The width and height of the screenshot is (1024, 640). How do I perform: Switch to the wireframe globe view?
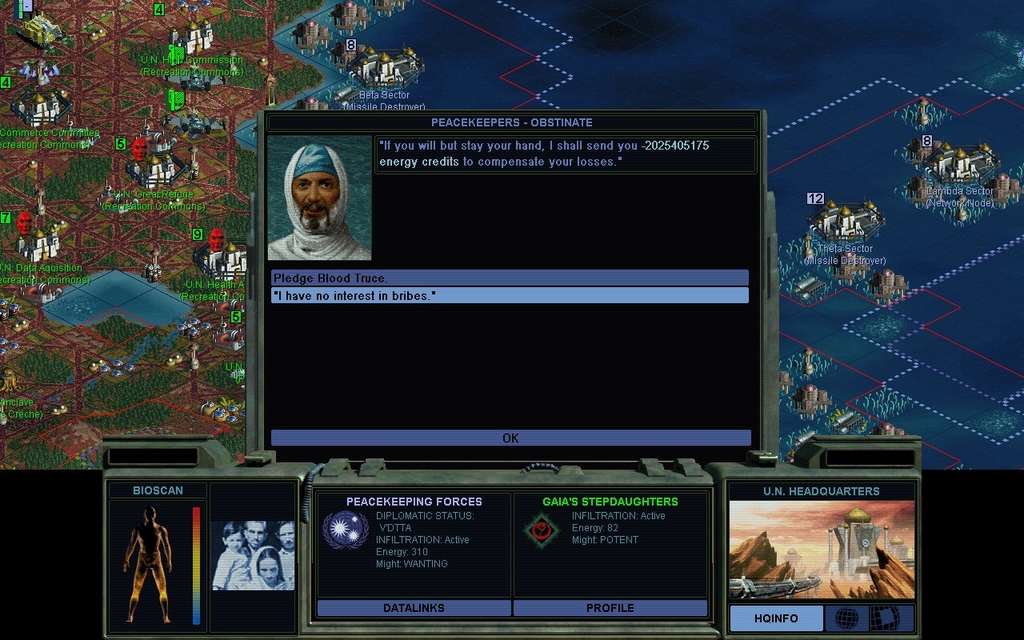pyautogui.click(x=846, y=618)
